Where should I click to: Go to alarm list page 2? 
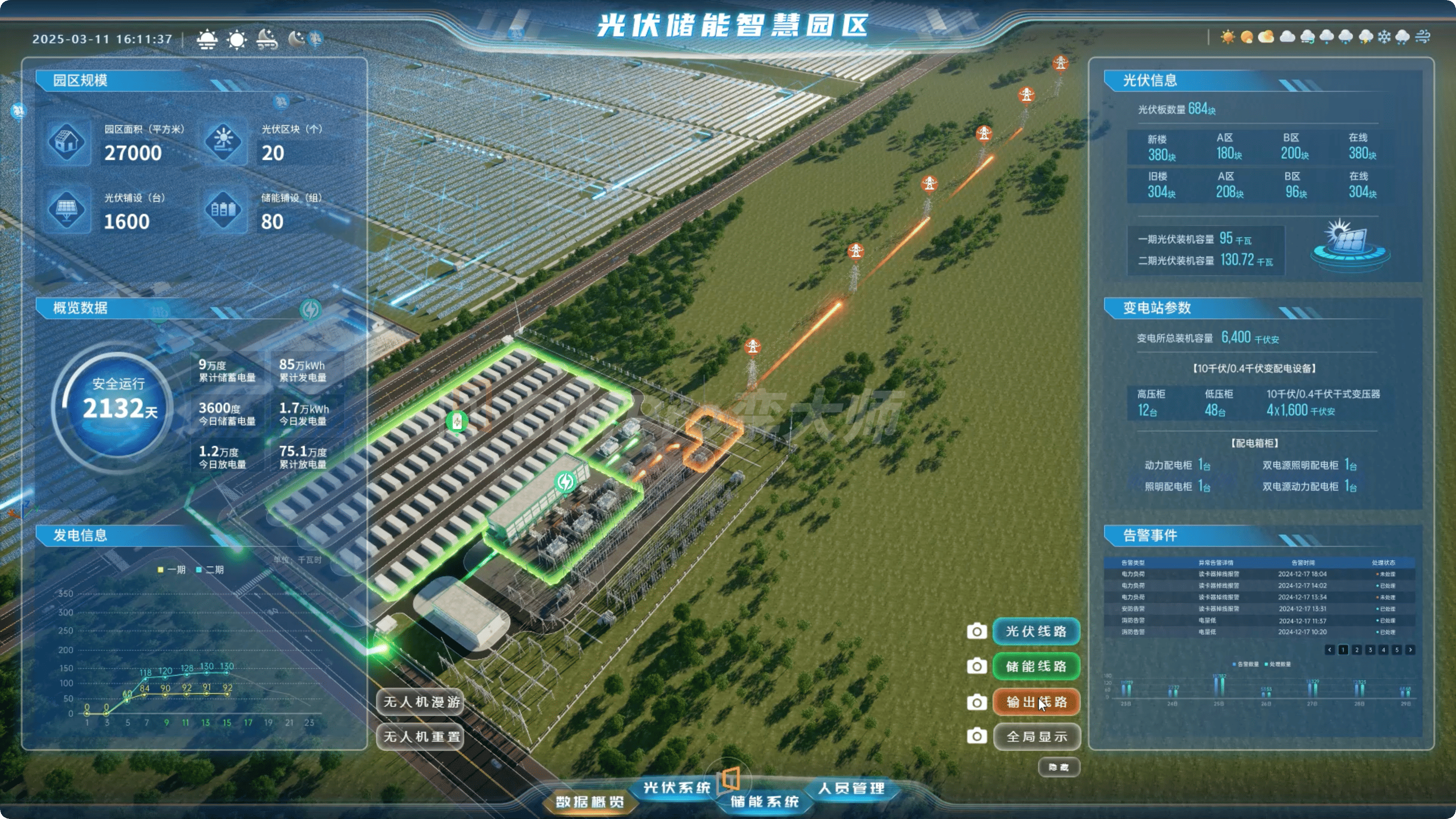click(1356, 650)
